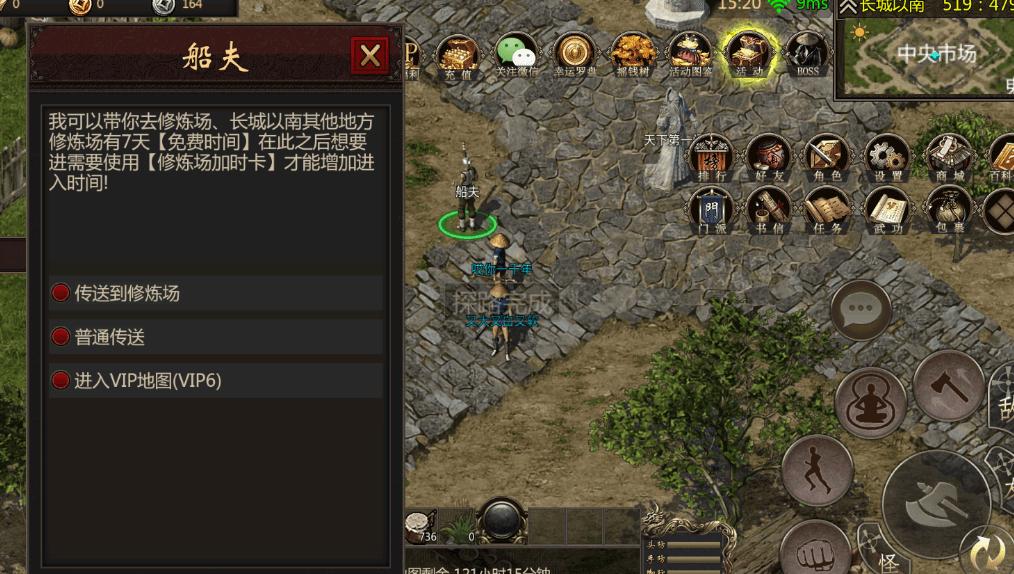This screenshot has height=574, width=1014.
Task: Open the 武功 martial skills scroll
Action: tap(886, 211)
